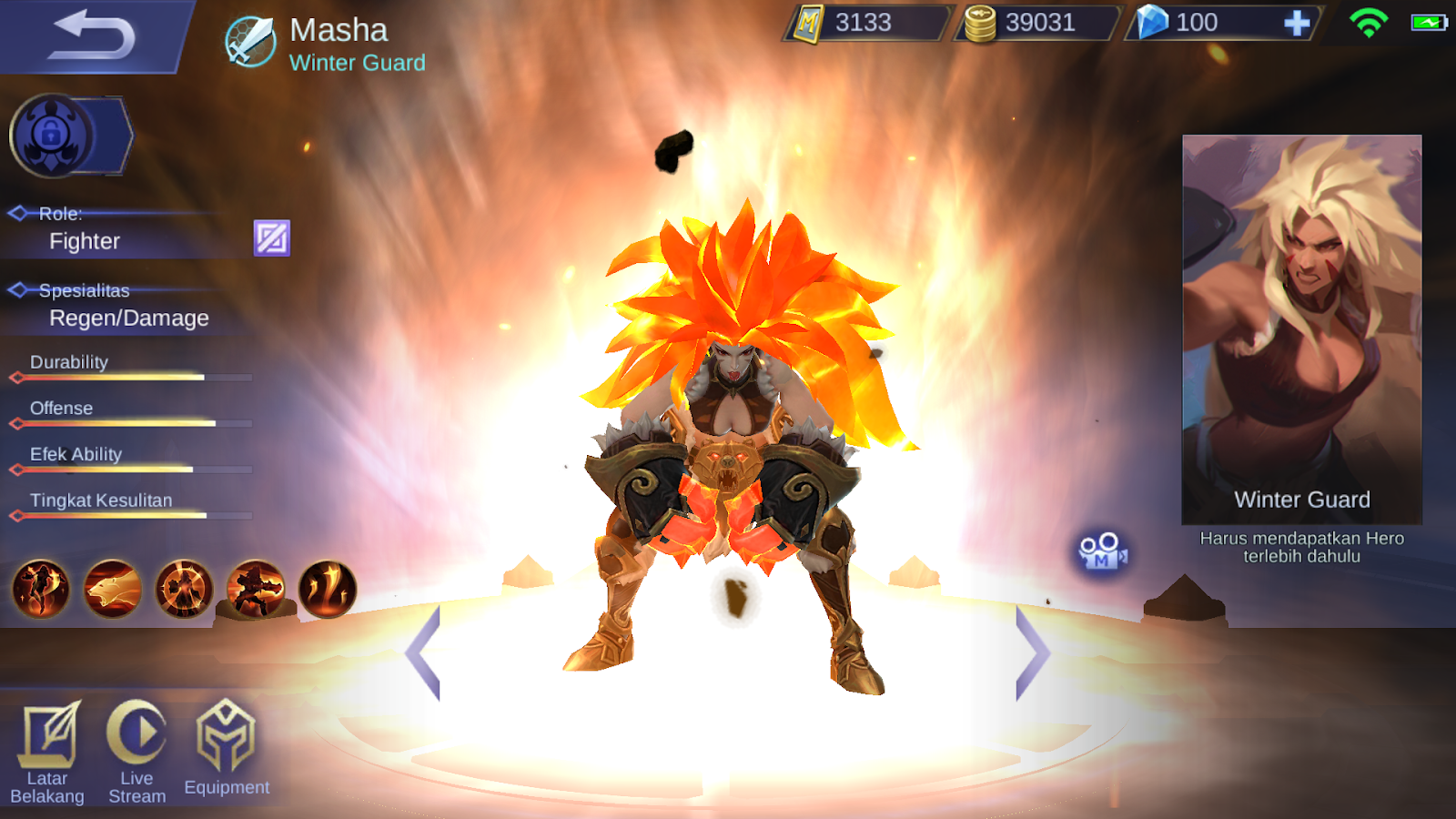
Task: Open the wolf-head skill icon
Action: click(111, 591)
